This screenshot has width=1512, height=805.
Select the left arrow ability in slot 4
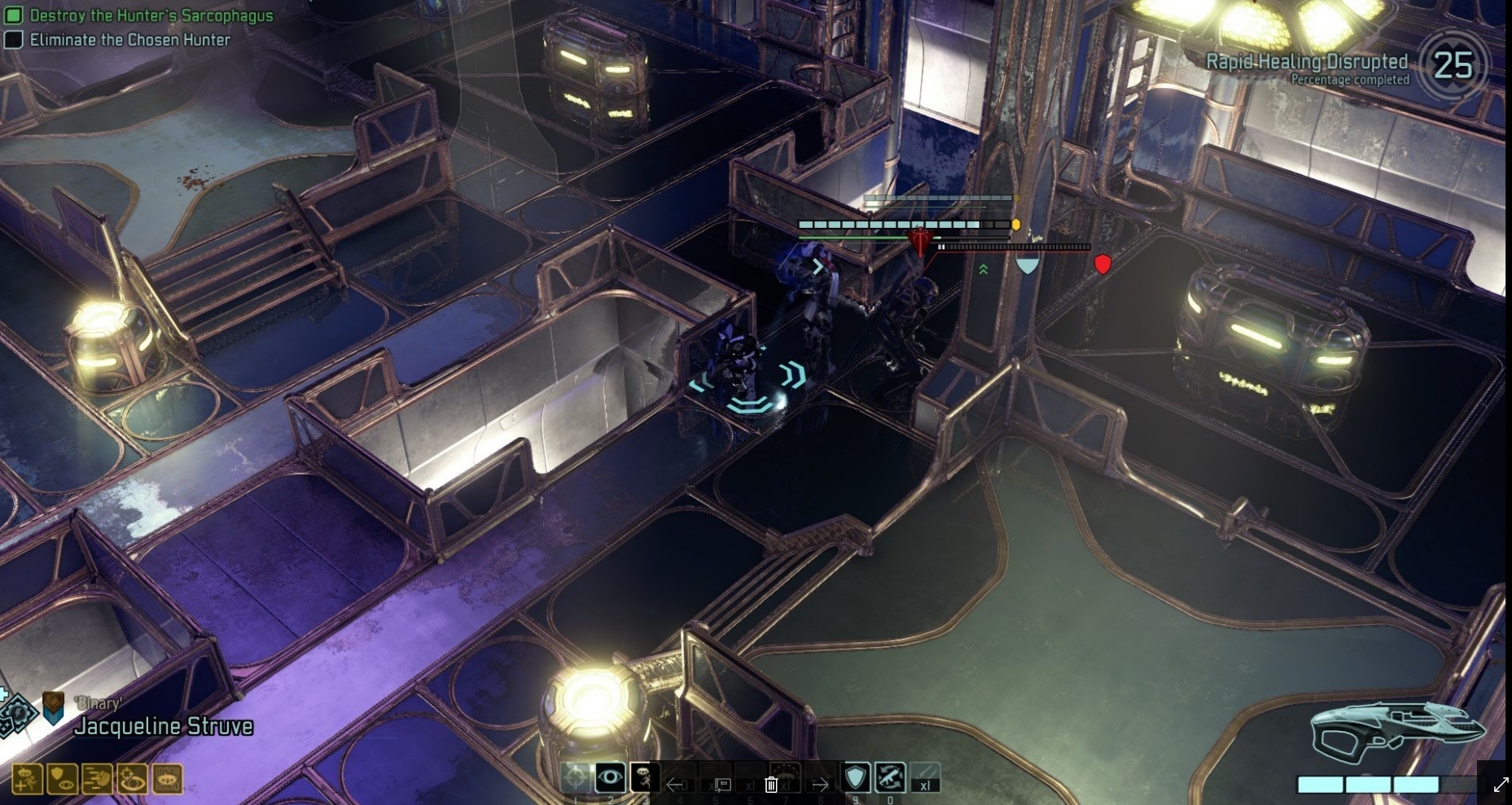677,785
